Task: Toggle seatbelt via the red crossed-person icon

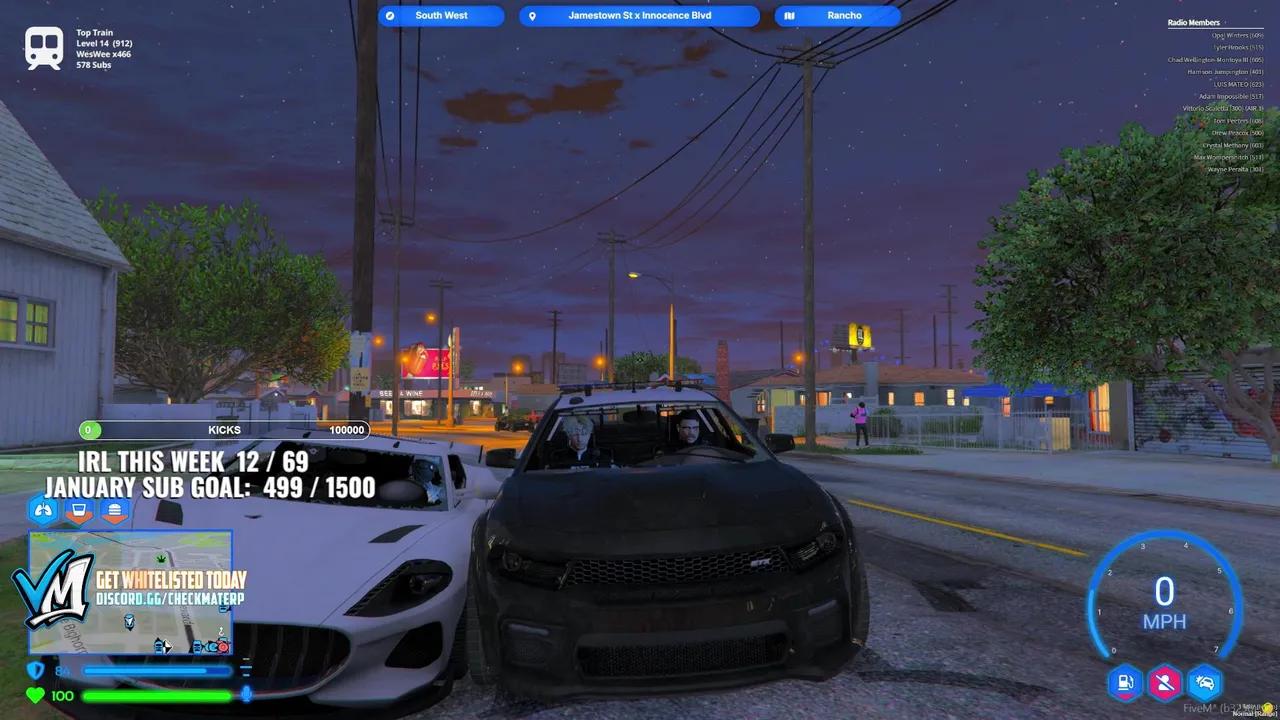Action: 1164,683
